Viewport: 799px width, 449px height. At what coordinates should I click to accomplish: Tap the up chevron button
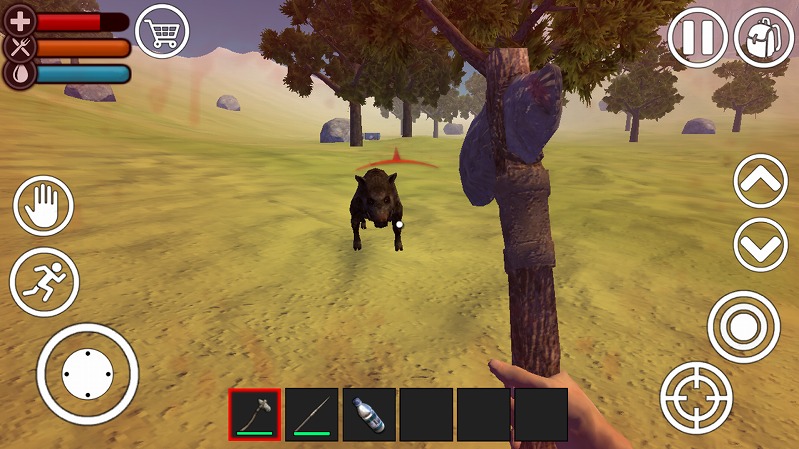tap(761, 181)
